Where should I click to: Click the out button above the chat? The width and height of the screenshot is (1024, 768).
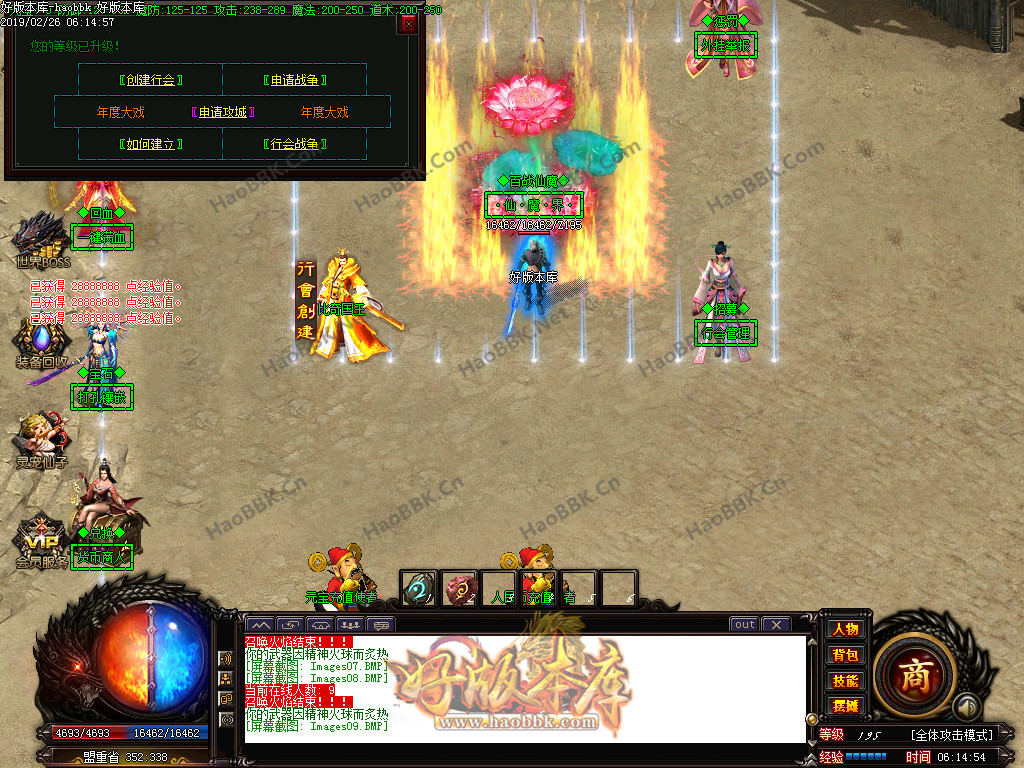744,624
